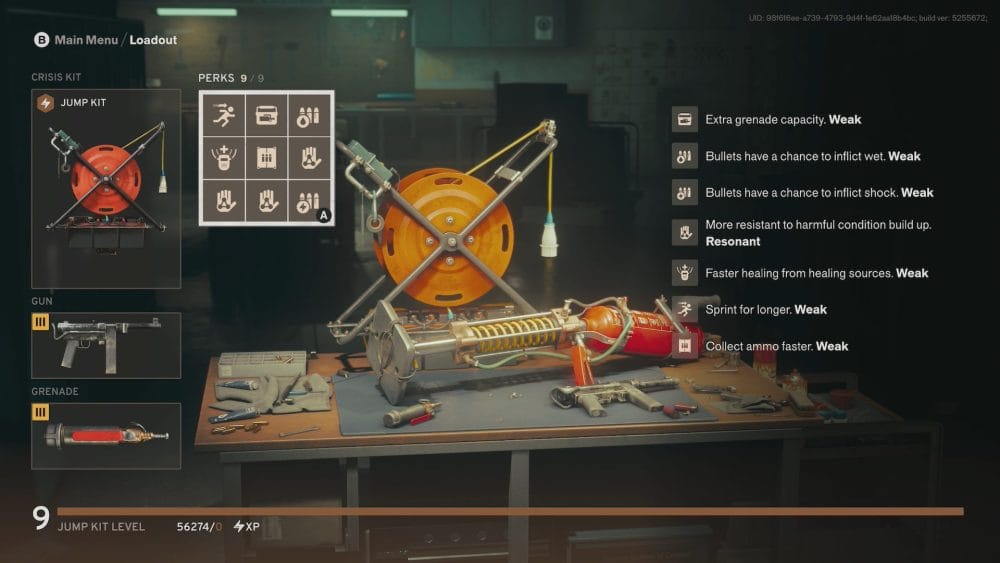Select the Jump Kit crisis kit slot
The height and width of the screenshot is (563, 1000).
(106, 189)
